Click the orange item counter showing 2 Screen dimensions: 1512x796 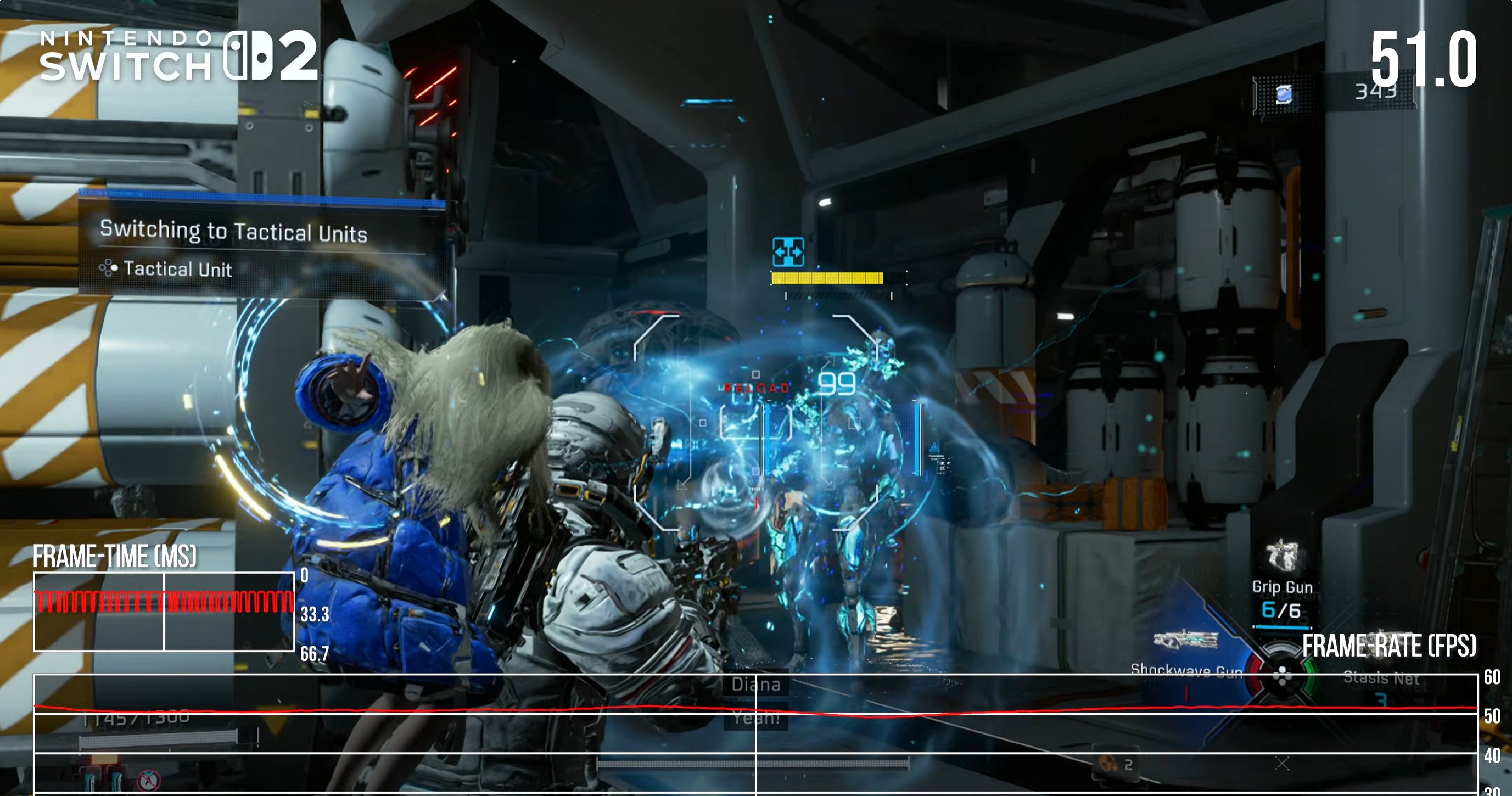tap(1115, 764)
